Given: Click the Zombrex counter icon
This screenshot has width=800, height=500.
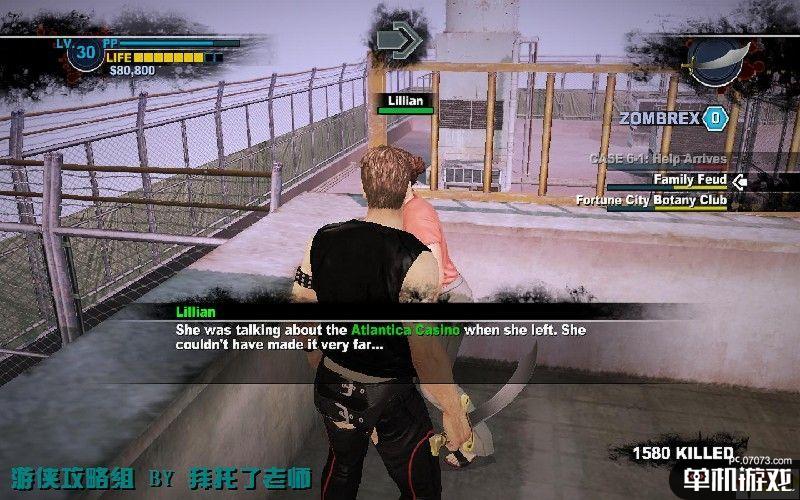Looking at the screenshot, I should pyautogui.click(x=714, y=118).
